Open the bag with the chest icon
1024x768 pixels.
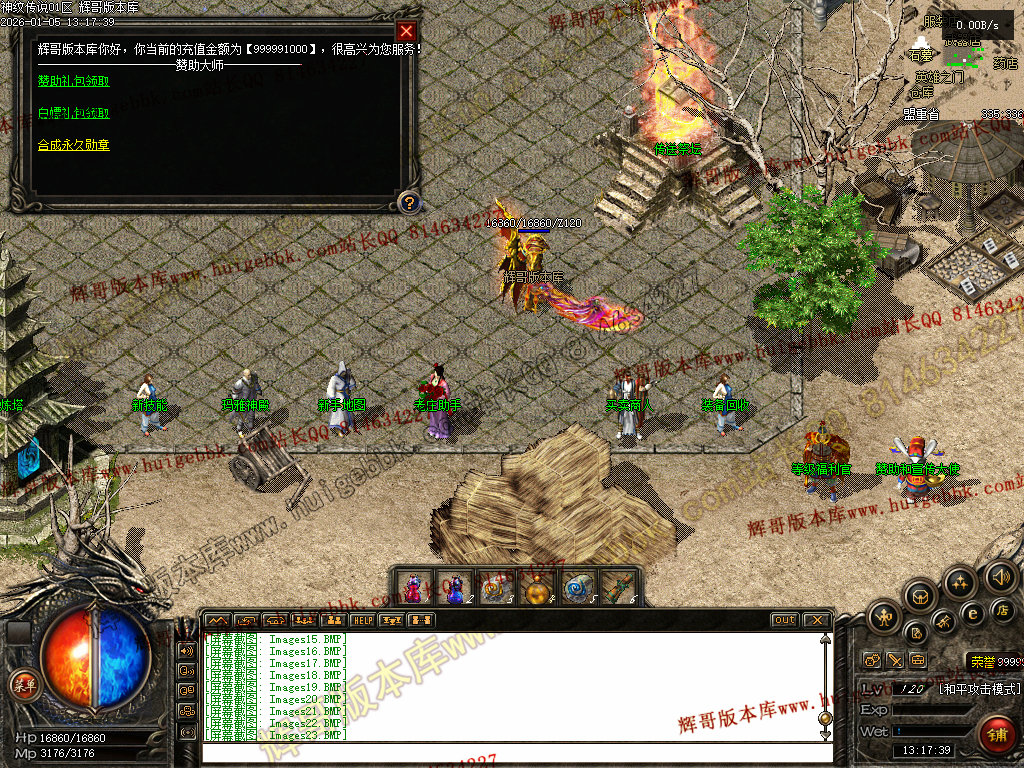pyautogui.click(x=921, y=597)
